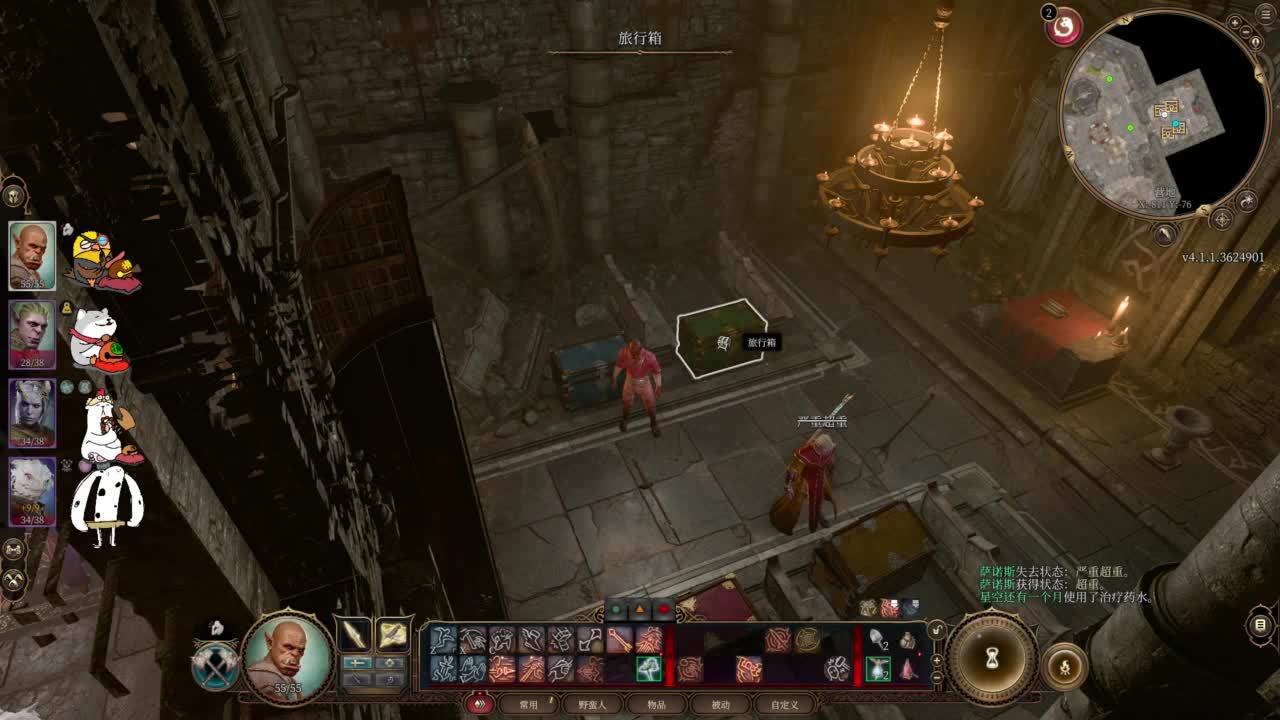Toggle the crossed axes weapon set icon
Viewport: 1280px width, 720px height.
point(215,667)
